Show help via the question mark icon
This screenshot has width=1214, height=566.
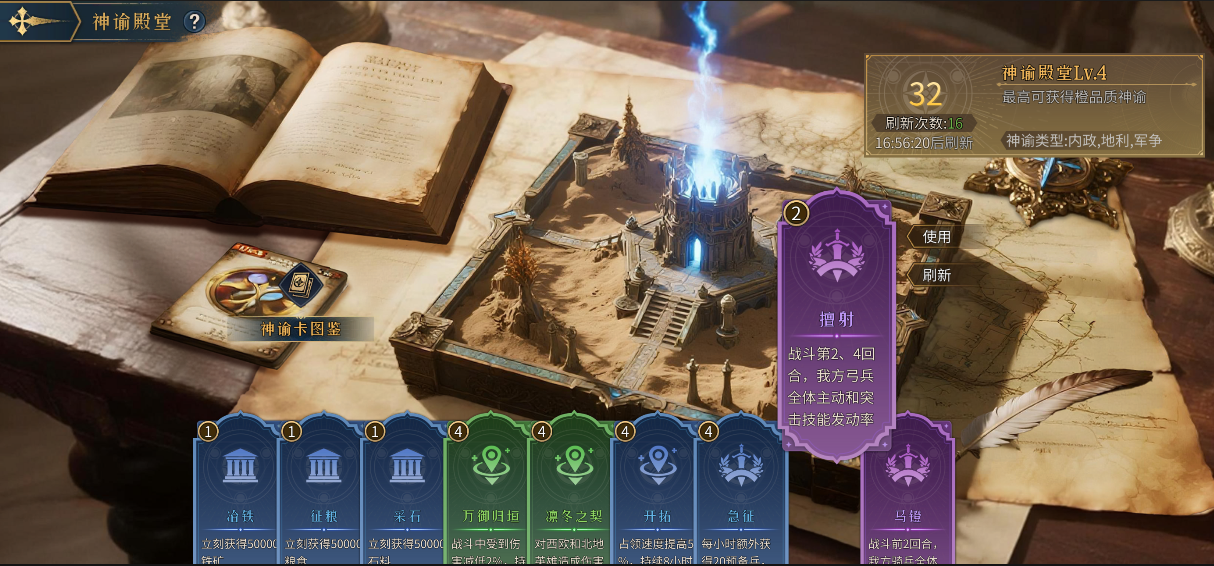coord(194,21)
